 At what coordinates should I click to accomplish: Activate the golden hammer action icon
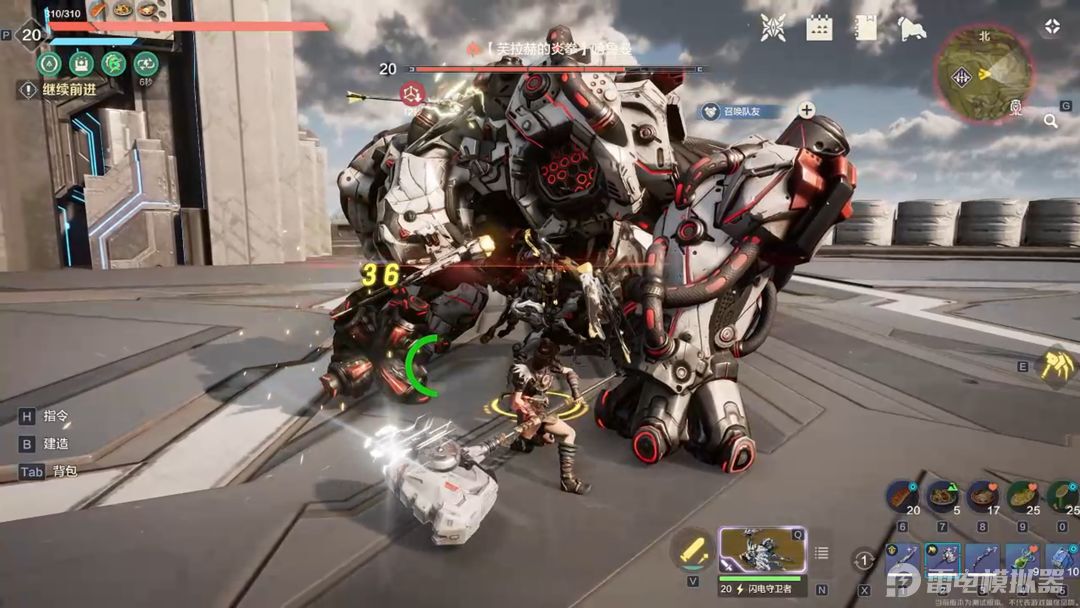click(1057, 365)
